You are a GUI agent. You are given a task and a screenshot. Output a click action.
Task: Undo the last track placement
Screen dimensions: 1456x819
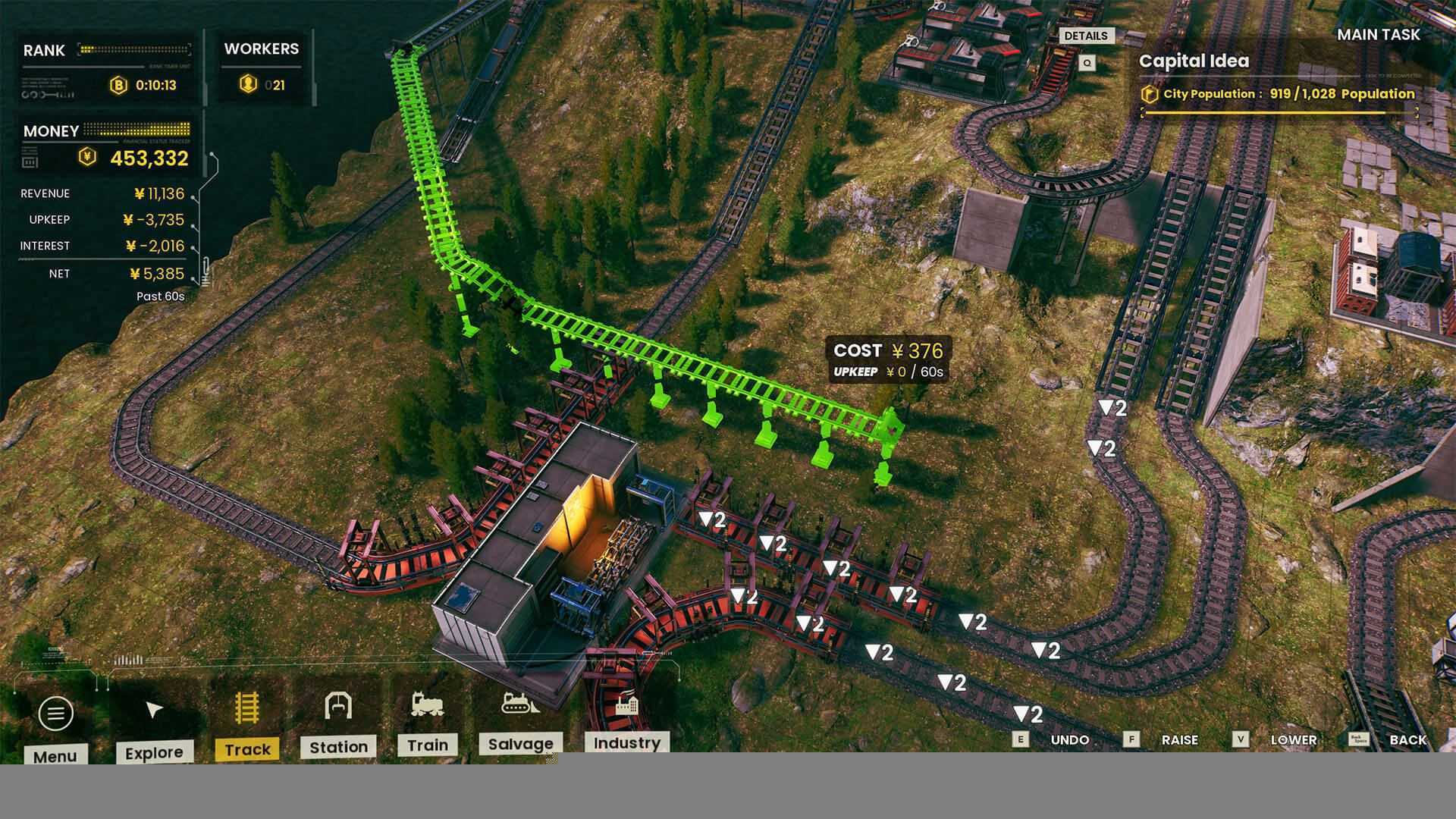tap(1069, 739)
